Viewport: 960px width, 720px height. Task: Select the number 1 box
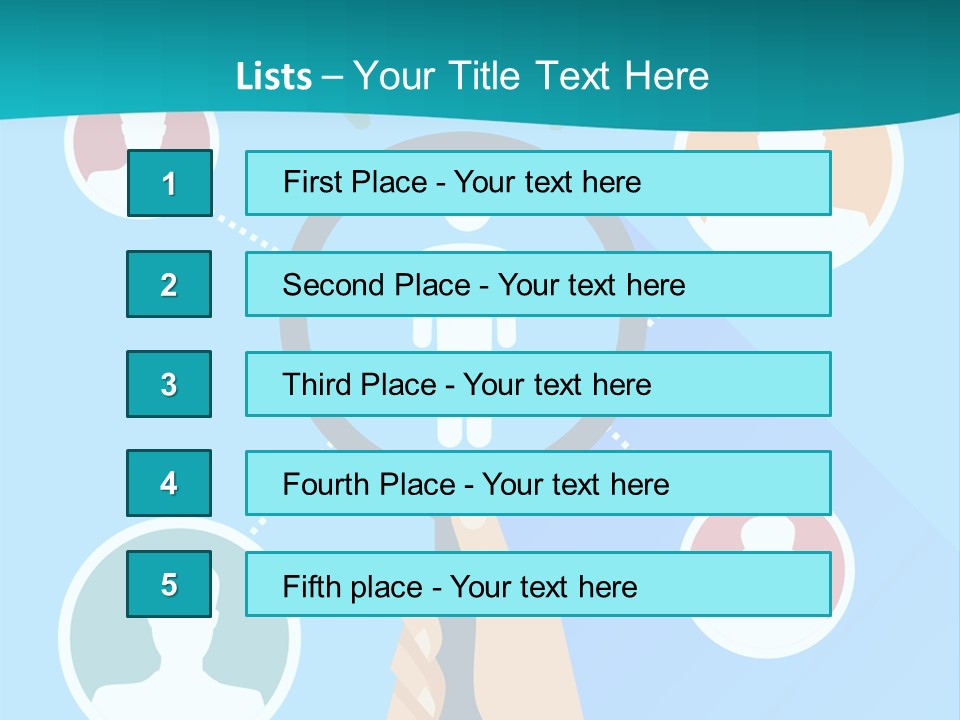(x=169, y=183)
